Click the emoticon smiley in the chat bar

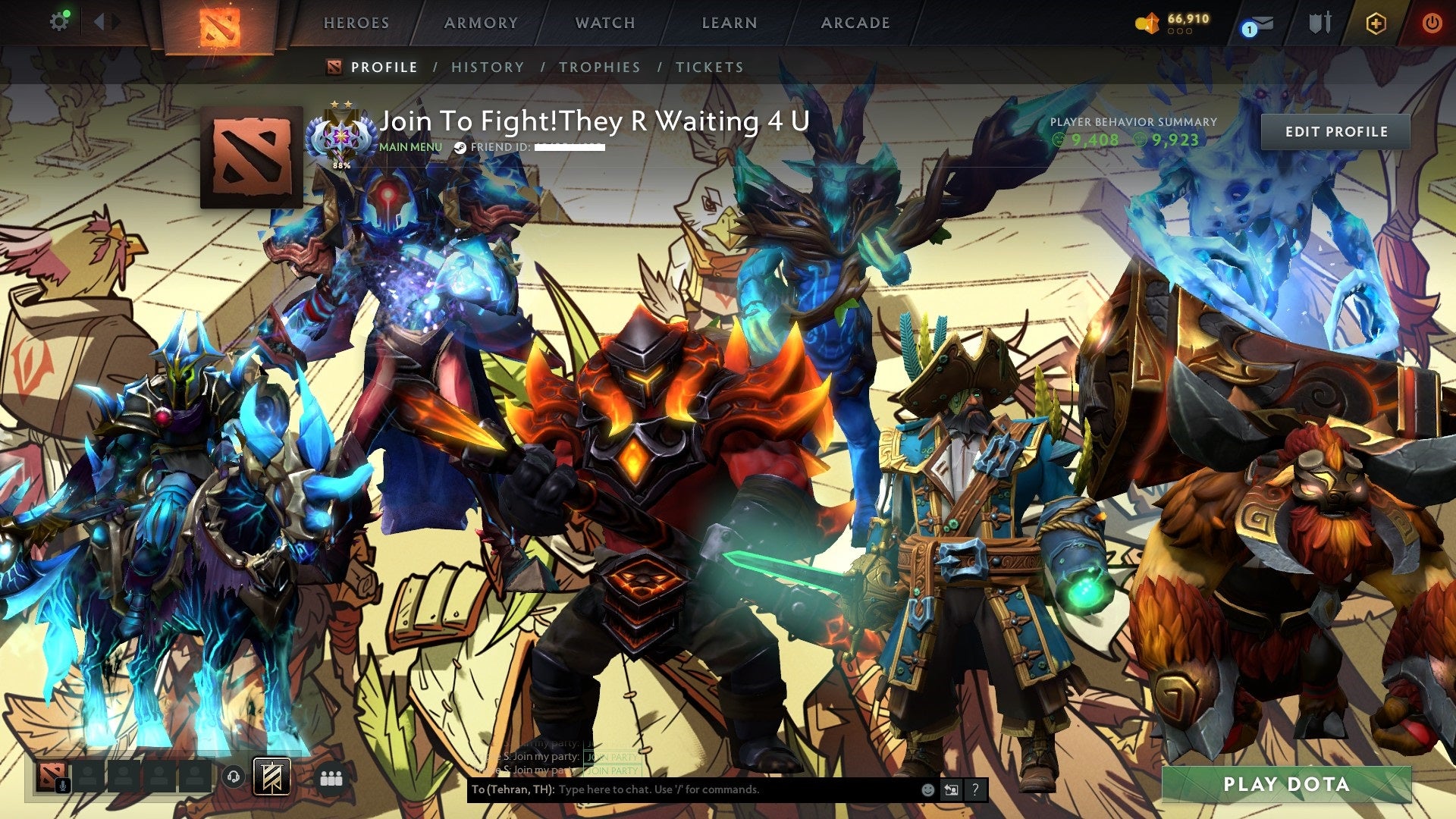[x=927, y=789]
